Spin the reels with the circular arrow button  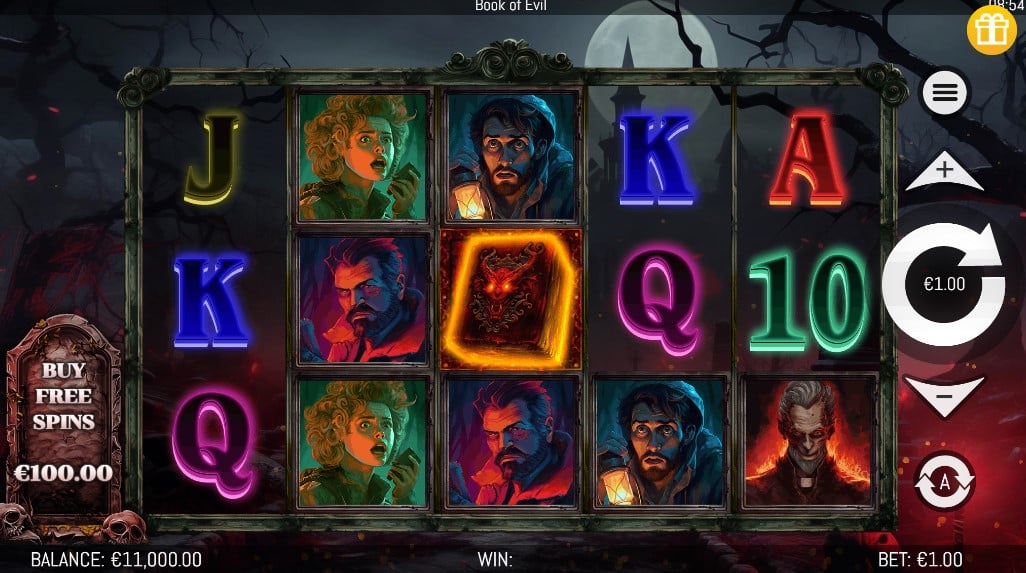coord(944,285)
